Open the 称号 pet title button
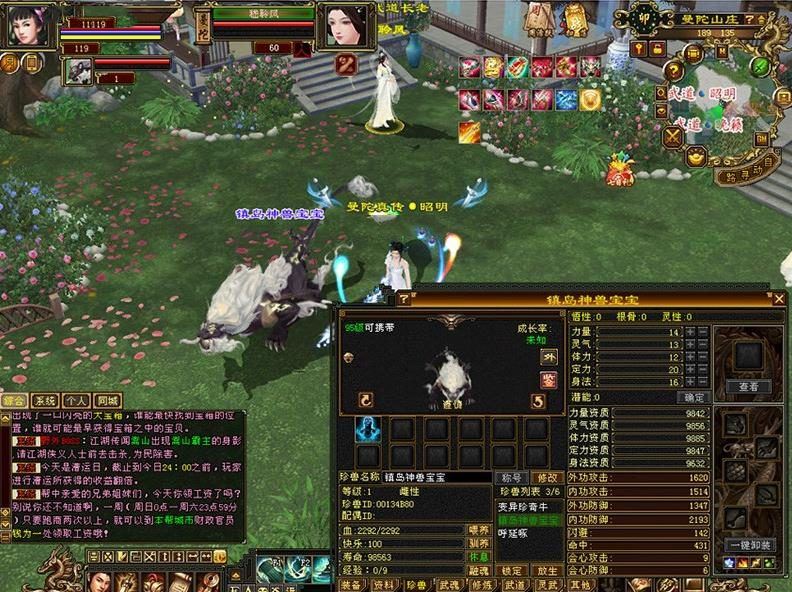 point(513,478)
